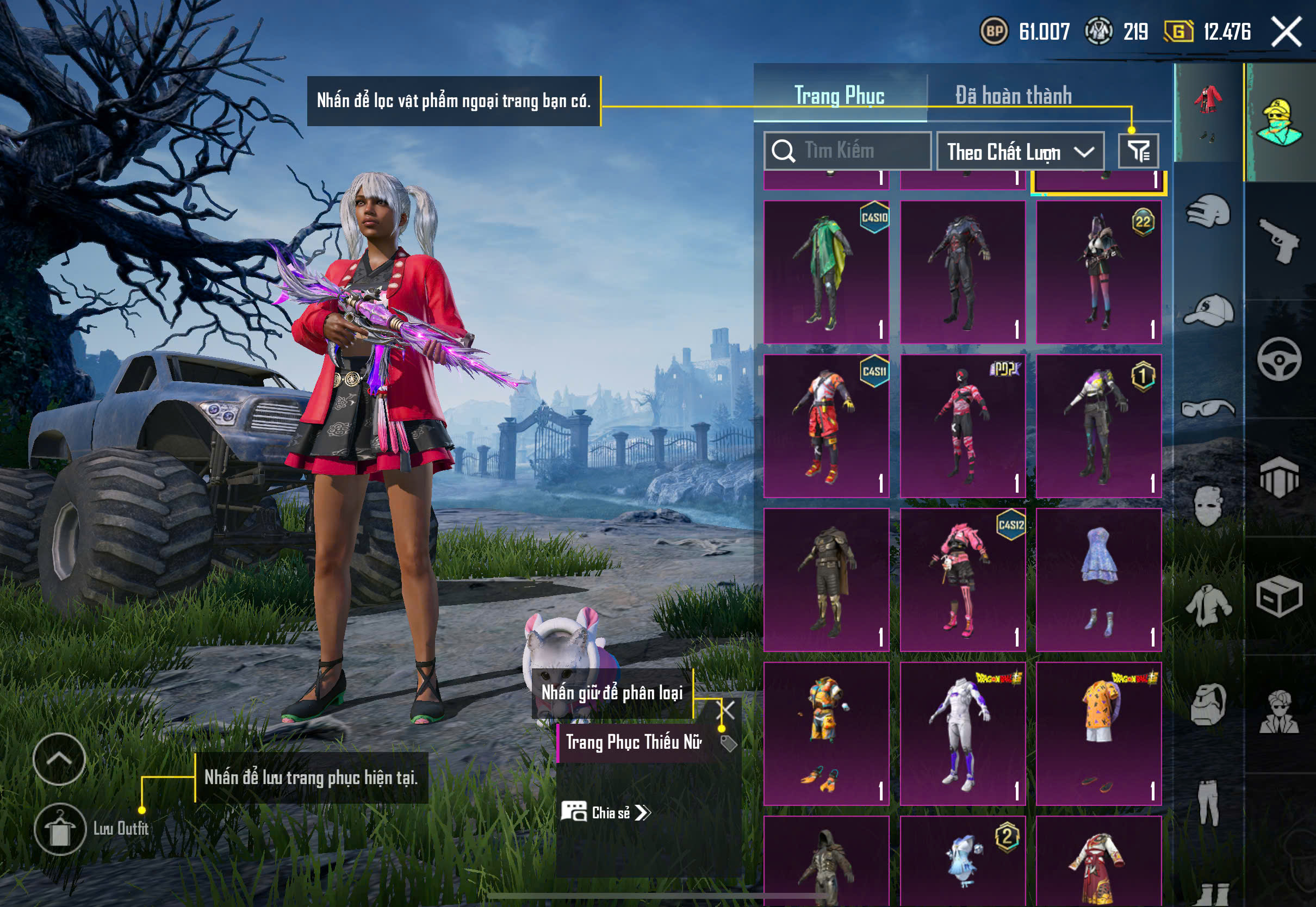
Task: Save current look with Lưu Outfit
Action: tap(60, 829)
